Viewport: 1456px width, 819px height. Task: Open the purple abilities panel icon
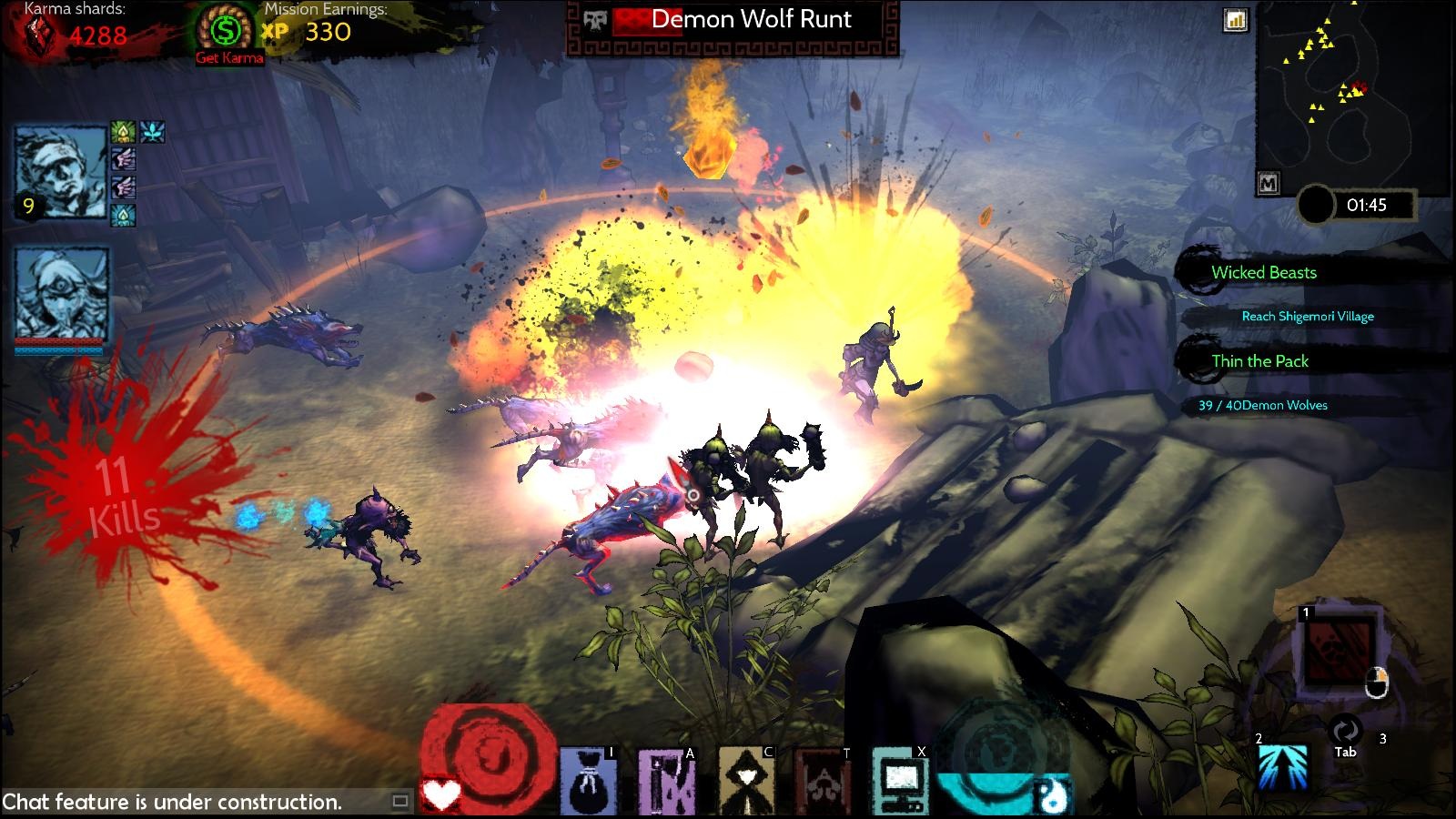(x=667, y=781)
